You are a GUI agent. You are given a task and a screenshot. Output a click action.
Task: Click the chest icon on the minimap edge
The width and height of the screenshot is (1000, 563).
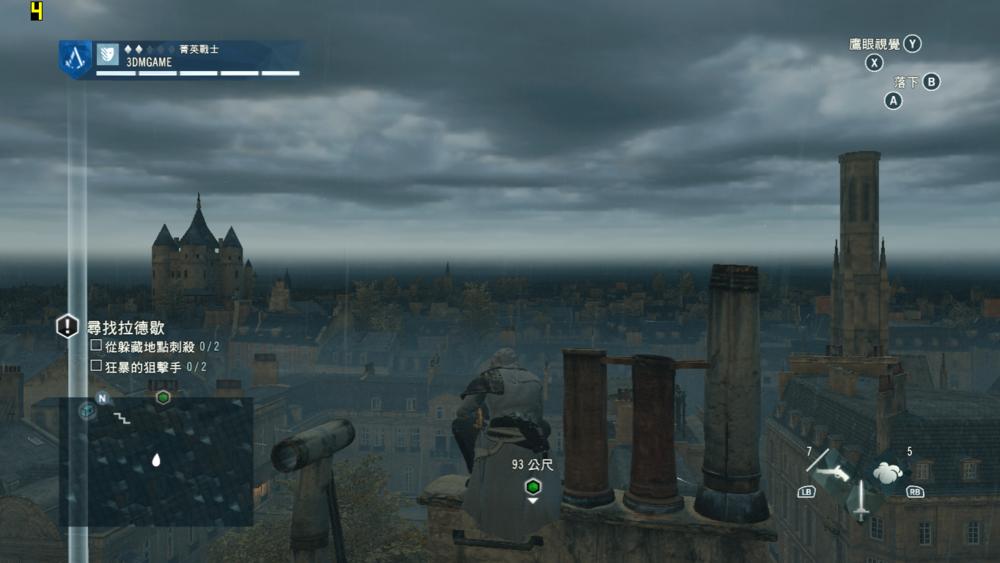tap(88, 410)
